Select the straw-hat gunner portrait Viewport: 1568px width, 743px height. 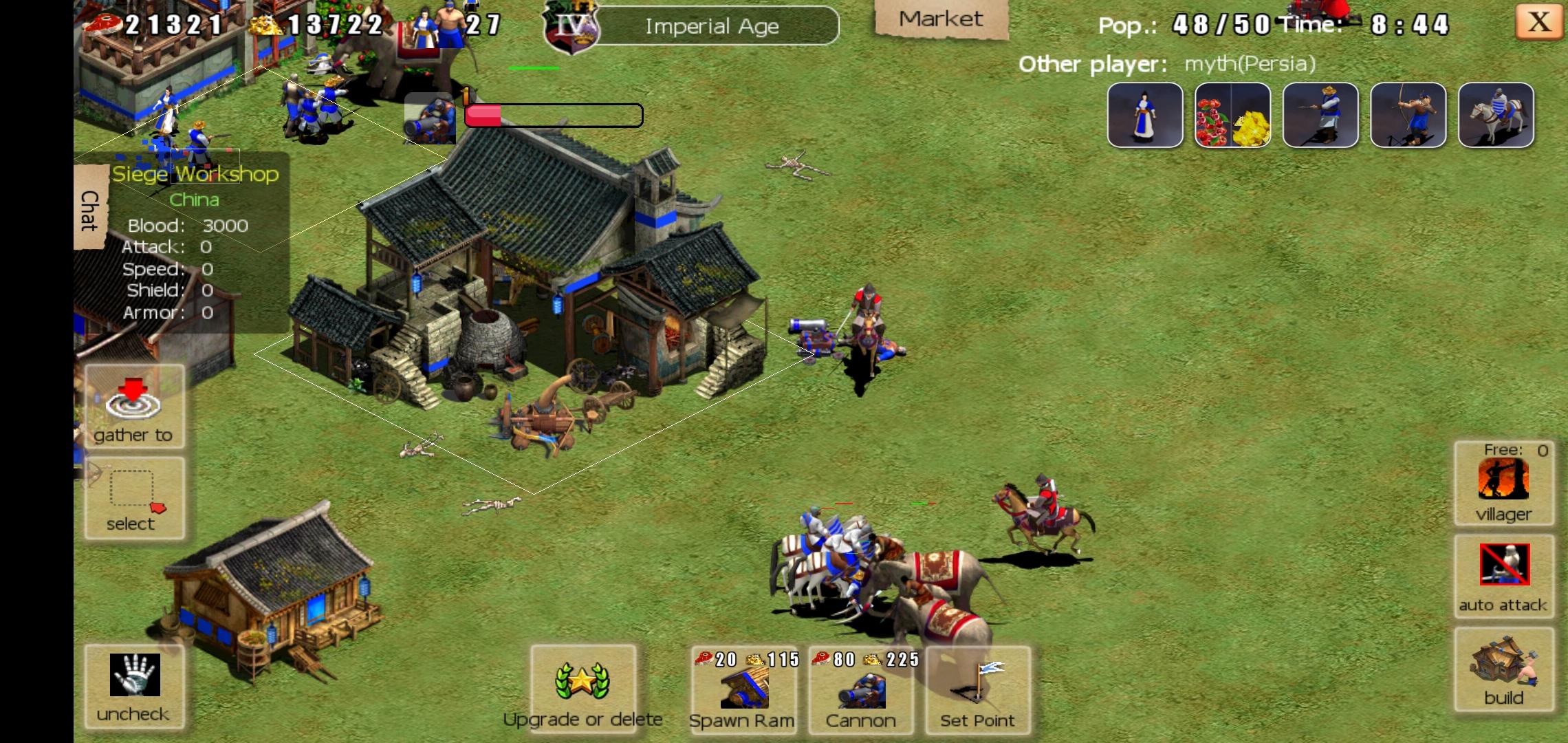1320,116
